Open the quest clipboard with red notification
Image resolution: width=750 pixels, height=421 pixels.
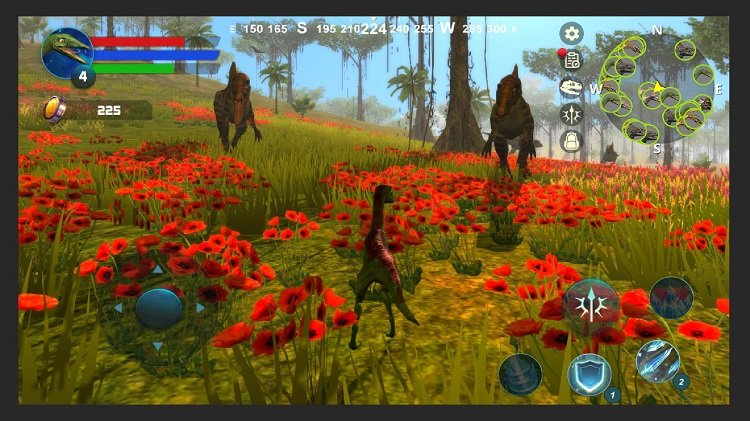tap(571, 60)
